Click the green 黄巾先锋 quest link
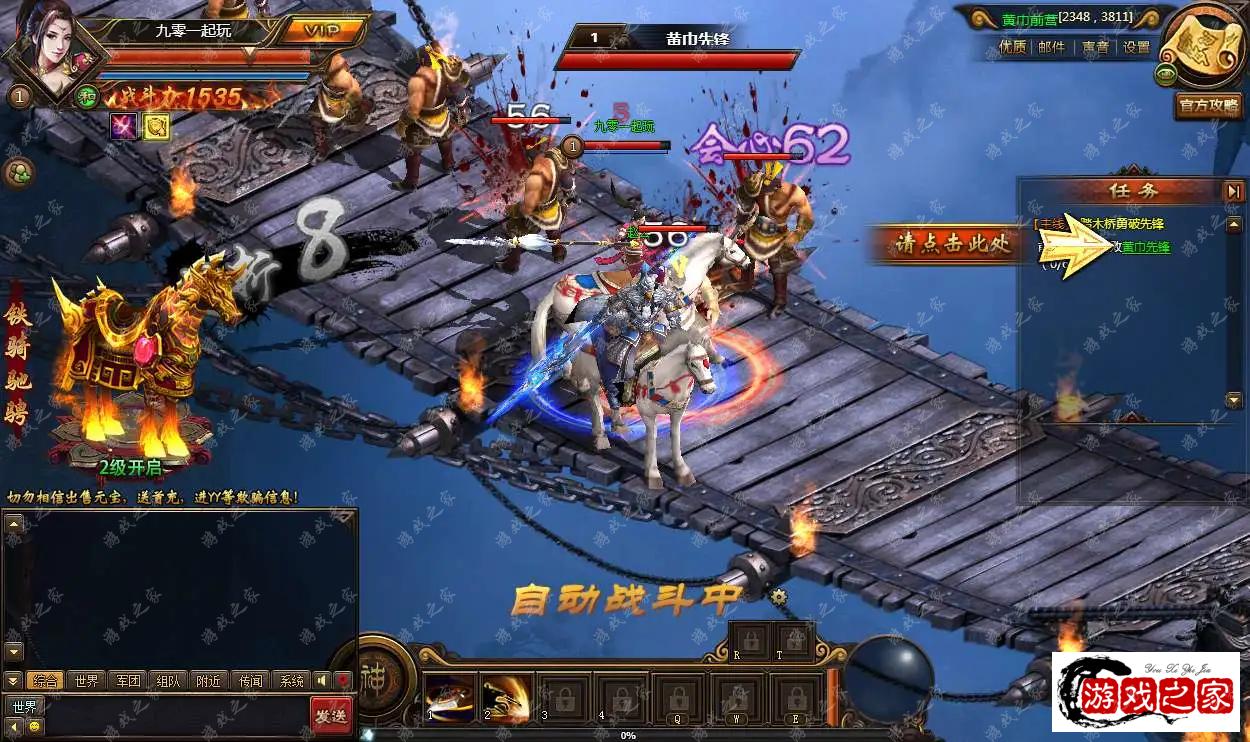Screen dimensions: 1250x742 (x=1146, y=247)
